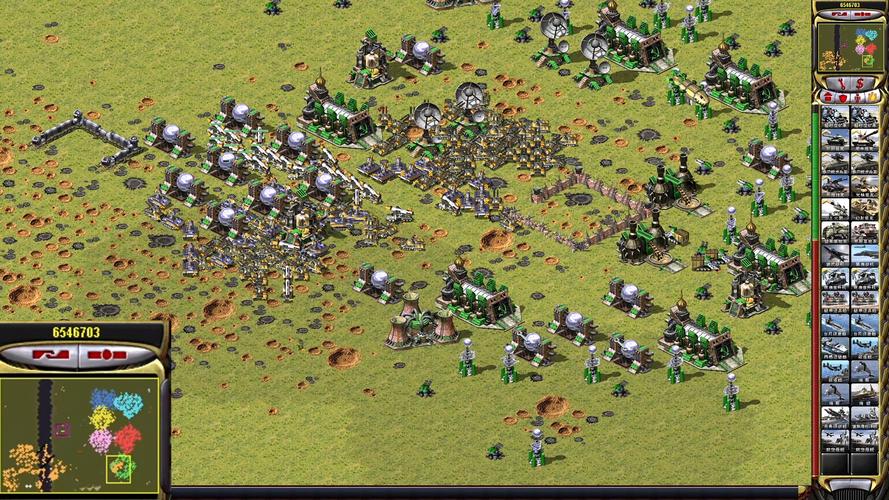Click the pink base on the enlarged minimap

pyautogui.click(x=100, y=441)
